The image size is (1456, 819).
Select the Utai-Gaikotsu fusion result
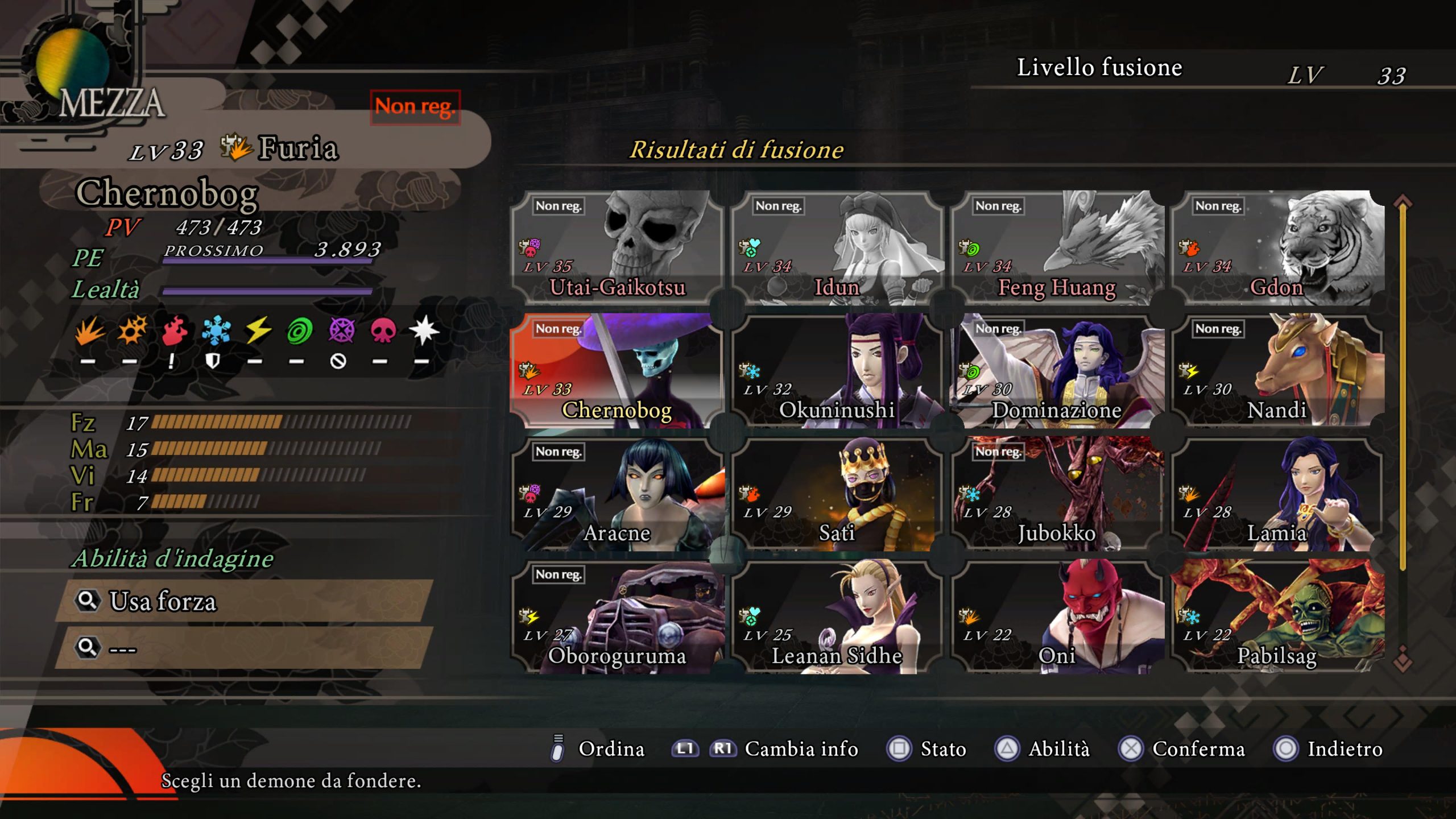coord(617,248)
